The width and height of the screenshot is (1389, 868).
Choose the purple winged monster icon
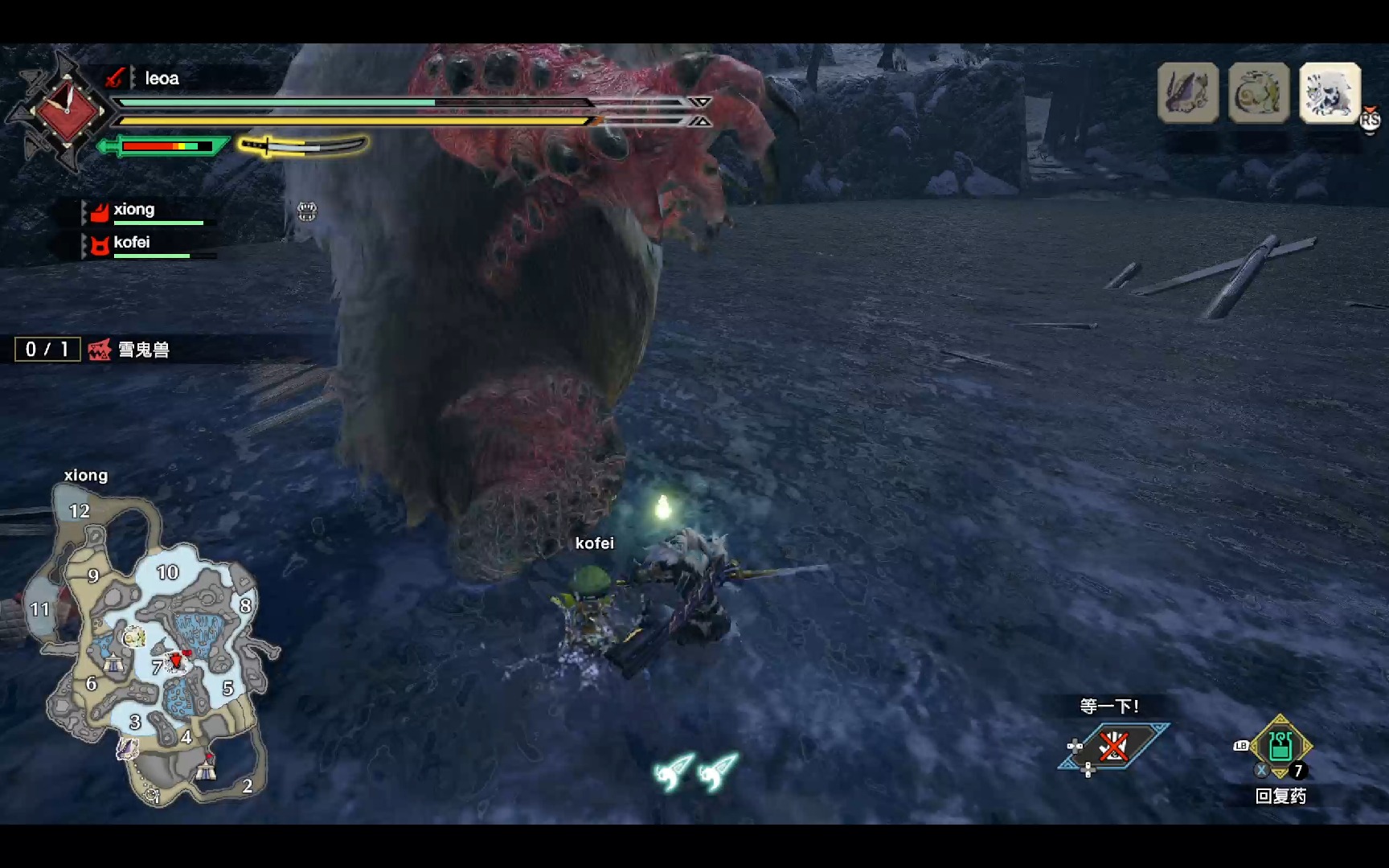tap(1187, 93)
